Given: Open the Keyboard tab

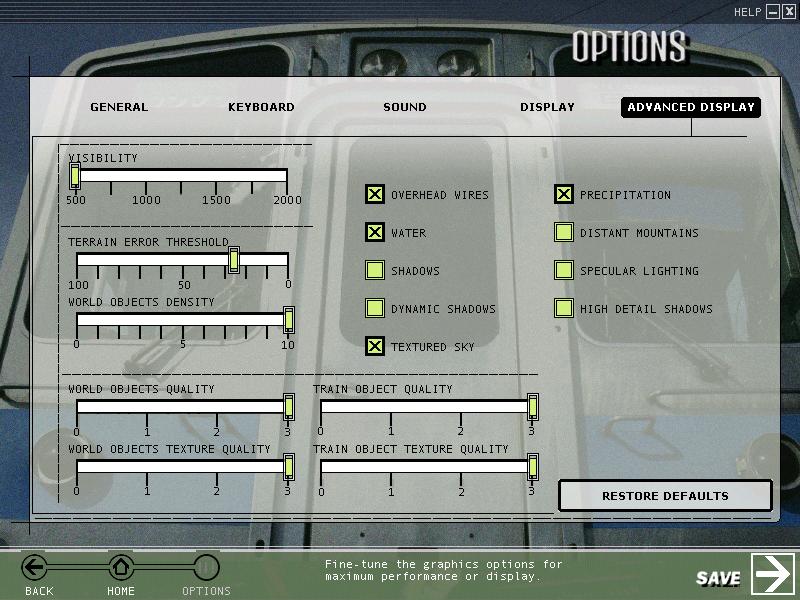Looking at the screenshot, I should [x=261, y=107].
